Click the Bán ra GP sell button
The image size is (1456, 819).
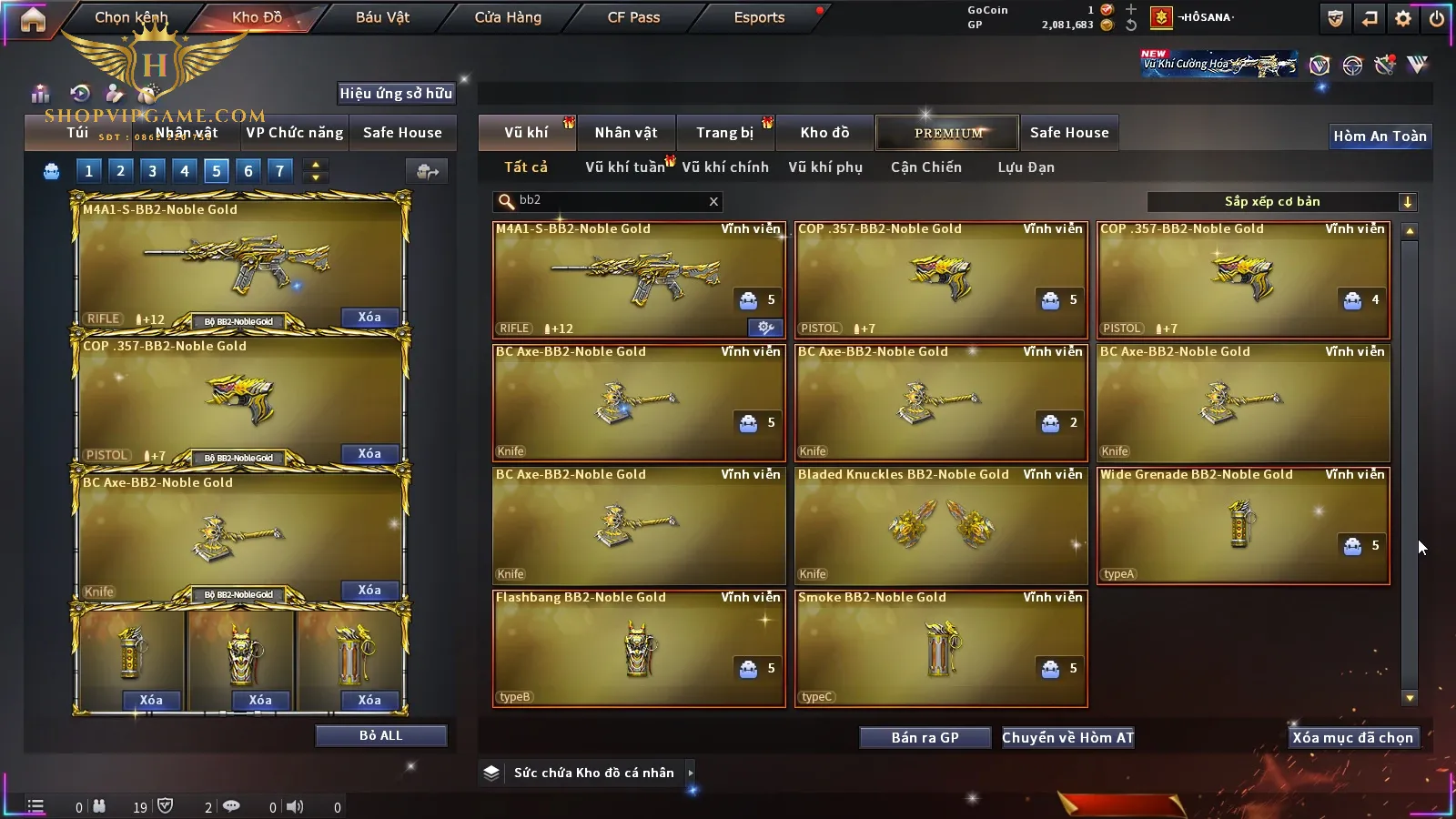point(925,738)
